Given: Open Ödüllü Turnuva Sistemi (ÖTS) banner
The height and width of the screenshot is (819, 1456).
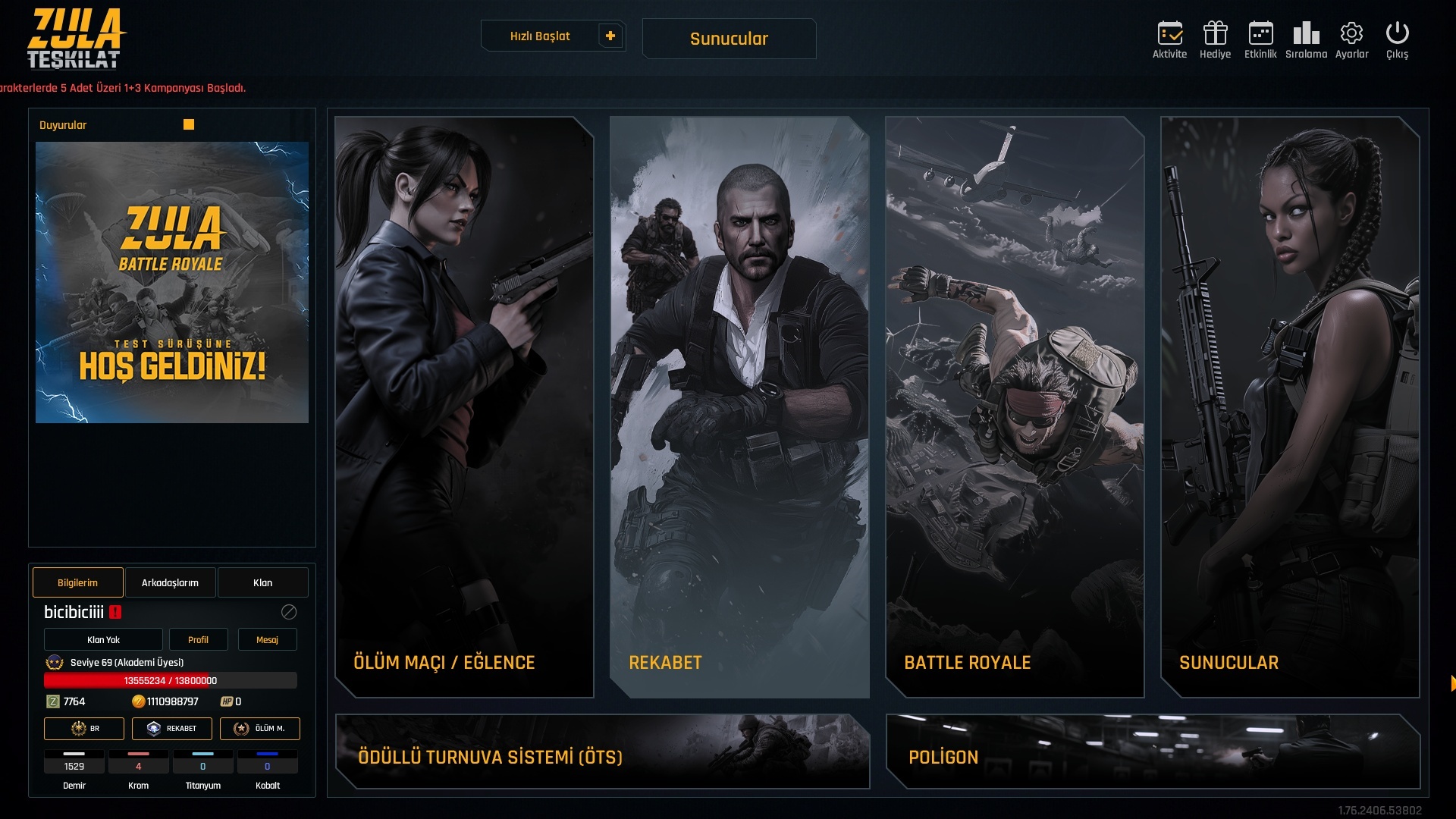Looking at the screenshot, I should pos(602,752).
